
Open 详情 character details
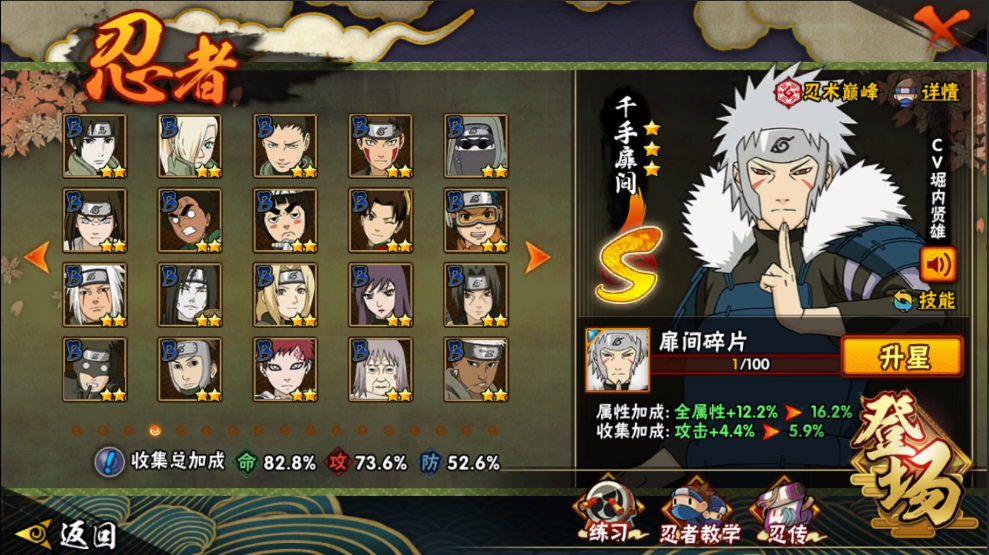point(927,92)
